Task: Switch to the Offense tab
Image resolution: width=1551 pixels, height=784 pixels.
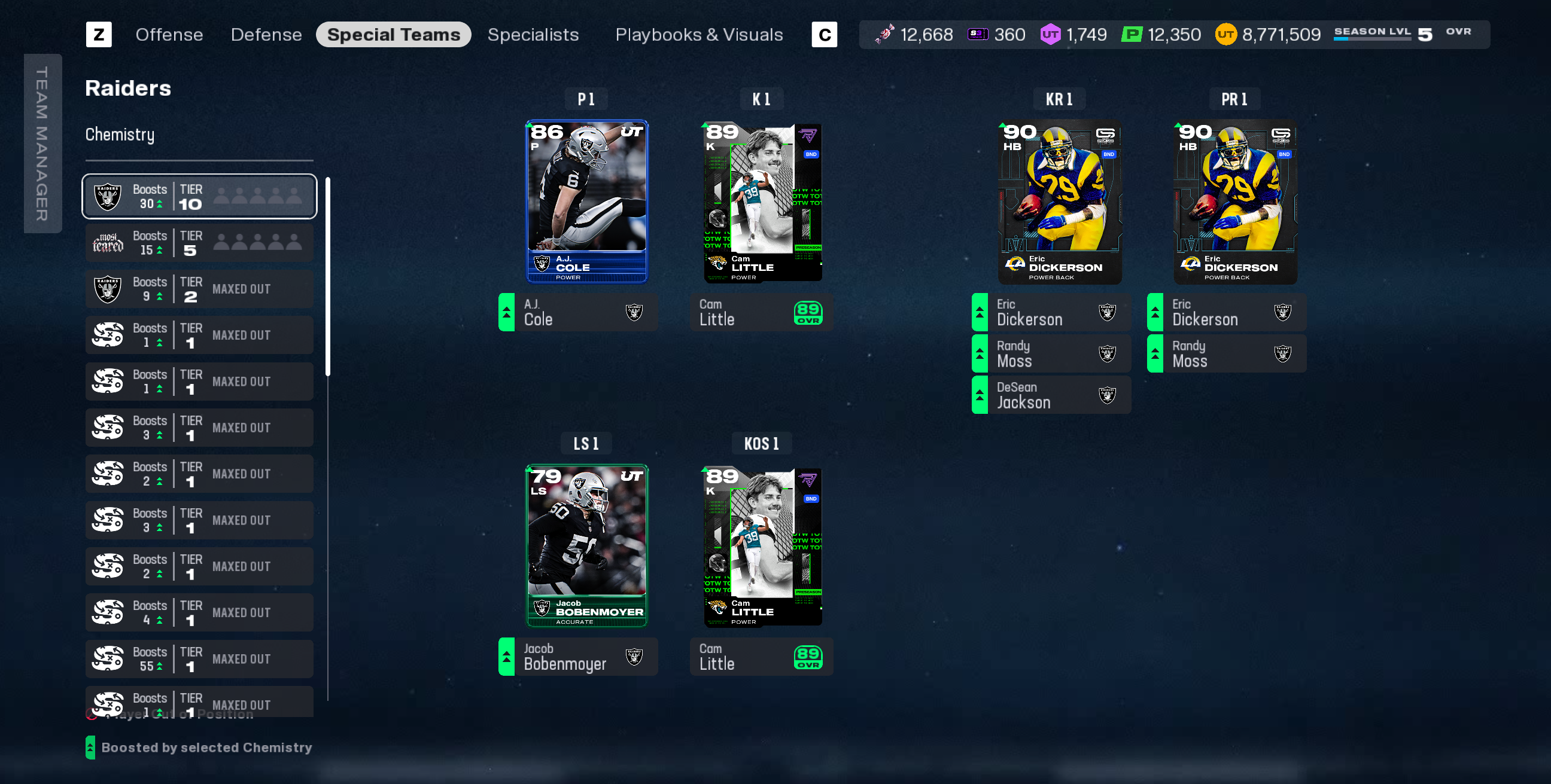Action: 169,35
